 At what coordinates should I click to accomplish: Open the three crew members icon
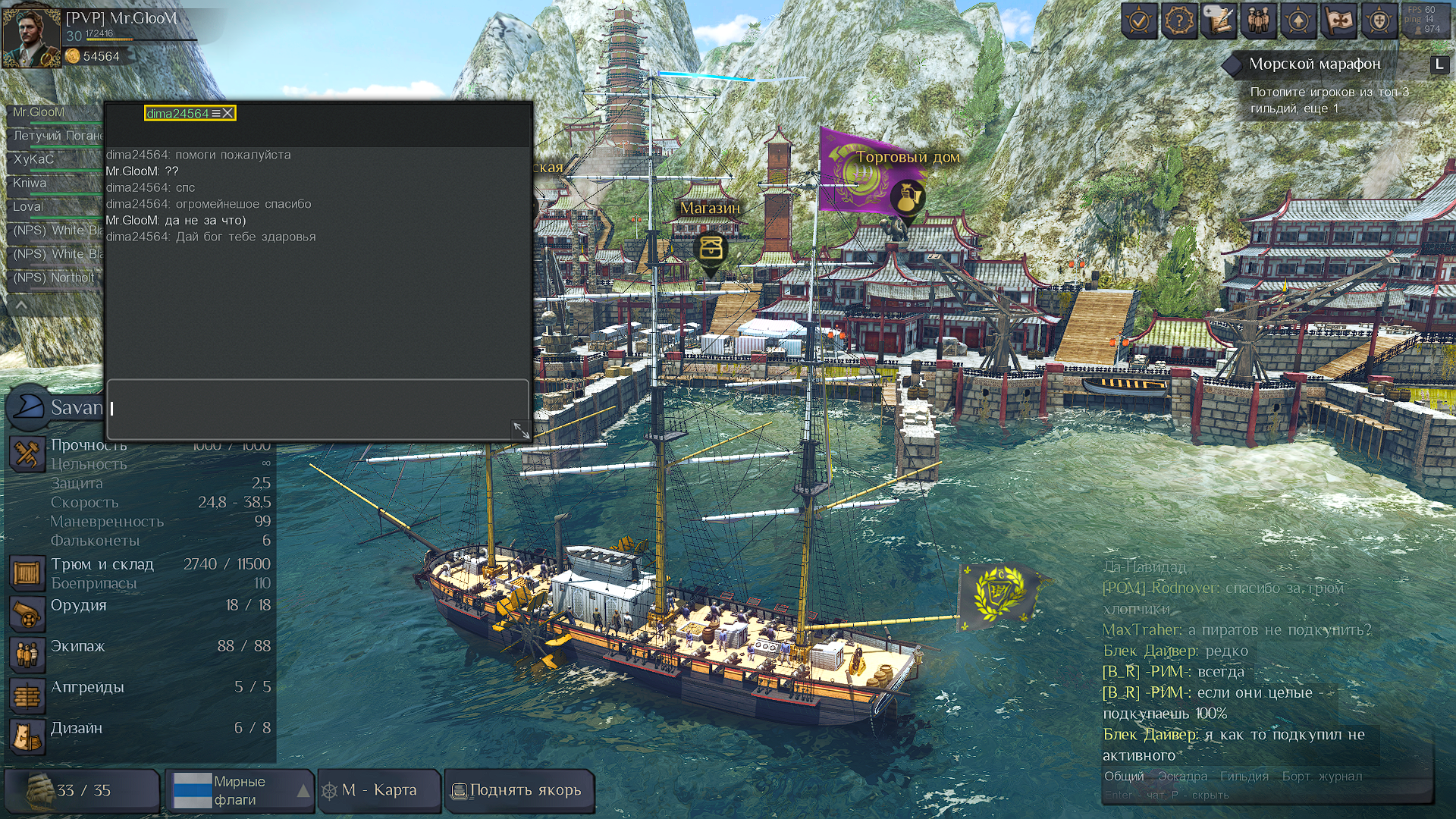click(1259, 20)
